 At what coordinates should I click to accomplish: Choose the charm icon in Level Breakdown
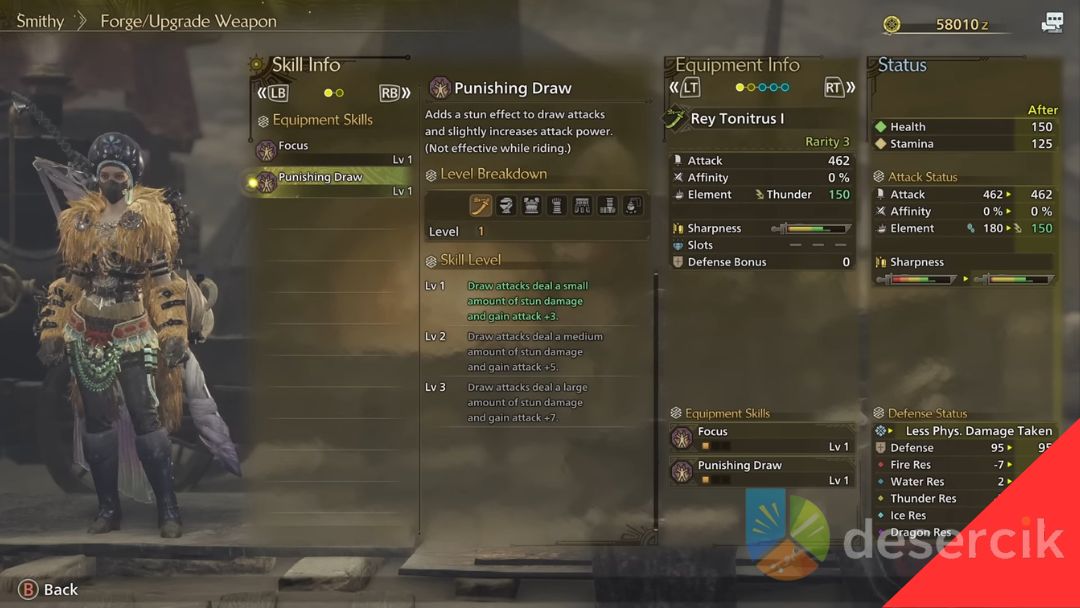pos(632,205)
